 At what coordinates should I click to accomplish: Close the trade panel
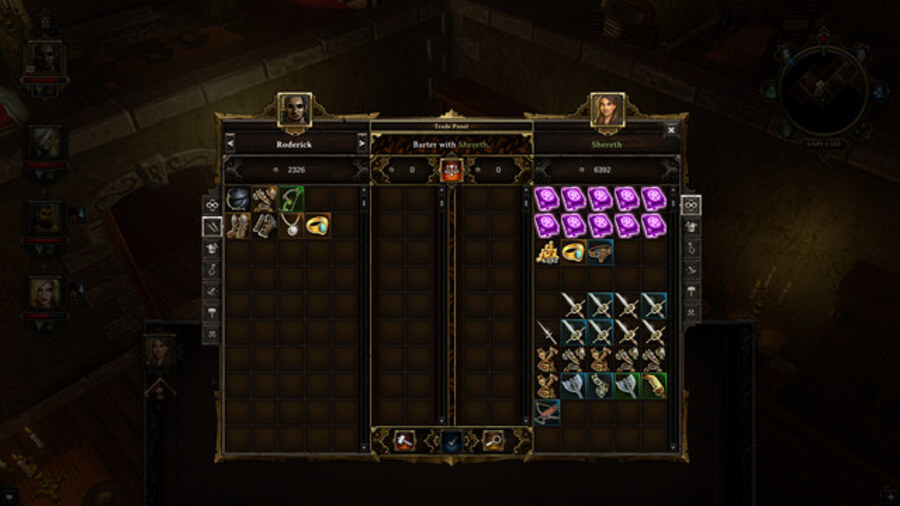671,129
